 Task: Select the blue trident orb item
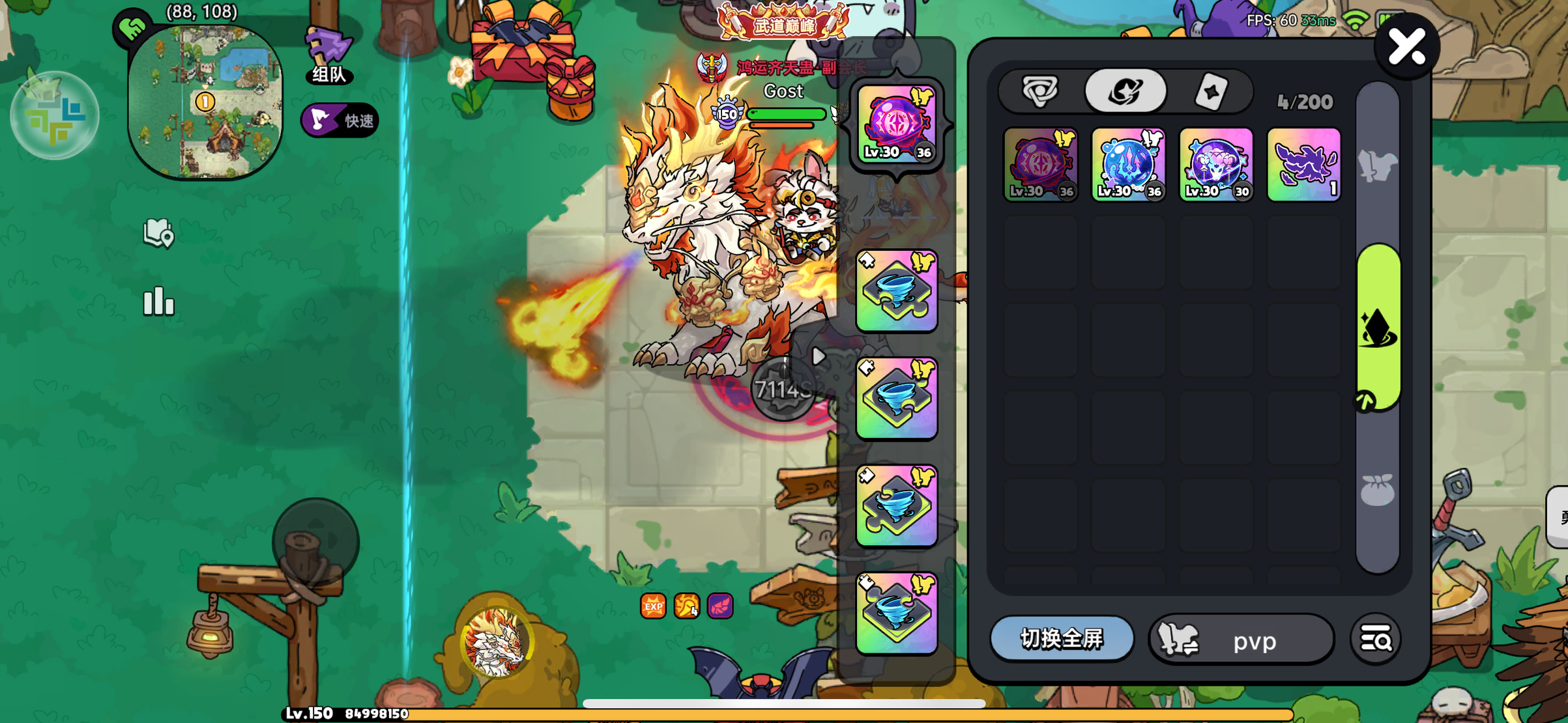coord(1128,164)
